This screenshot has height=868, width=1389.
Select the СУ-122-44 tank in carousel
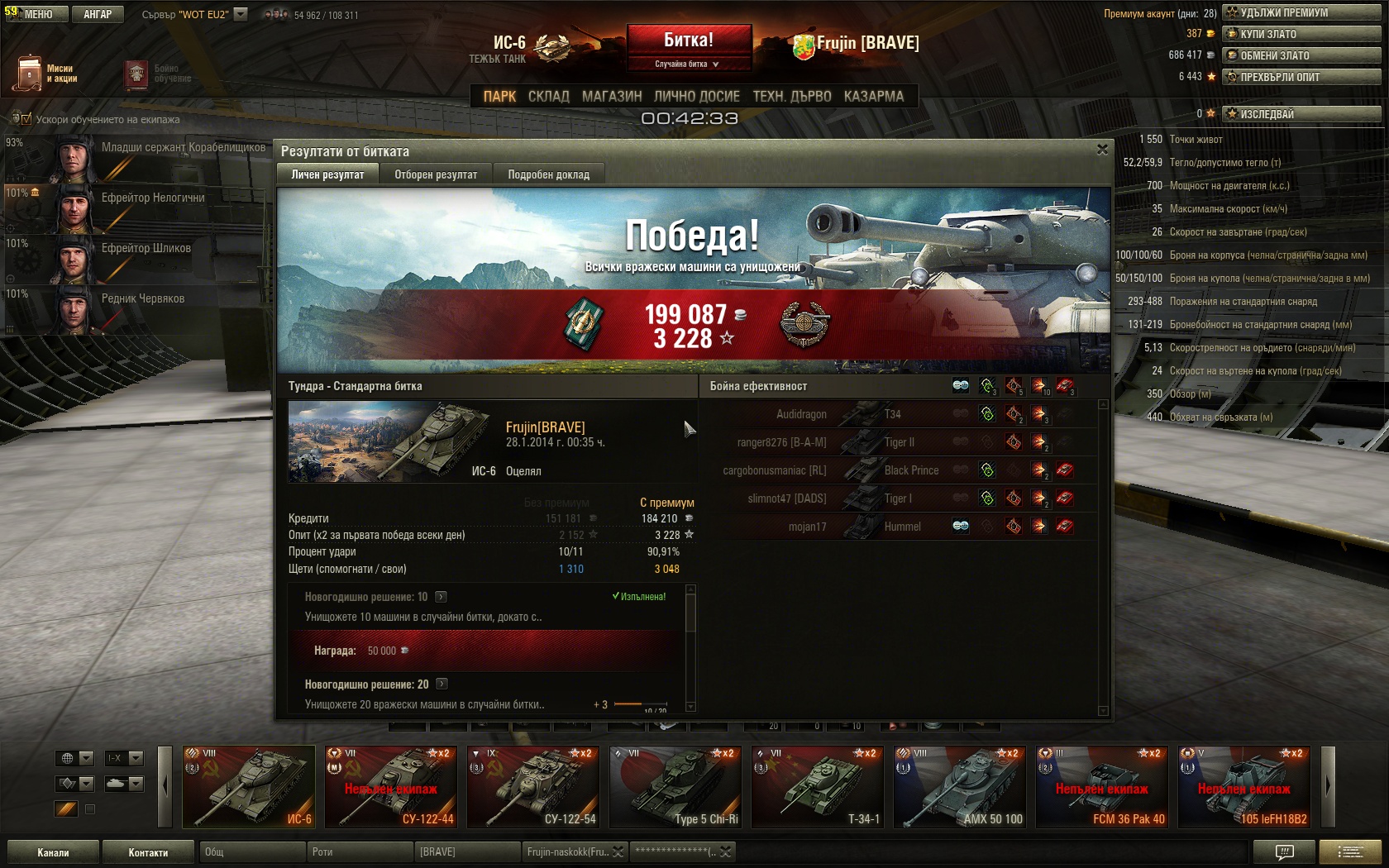pos(391,787)
